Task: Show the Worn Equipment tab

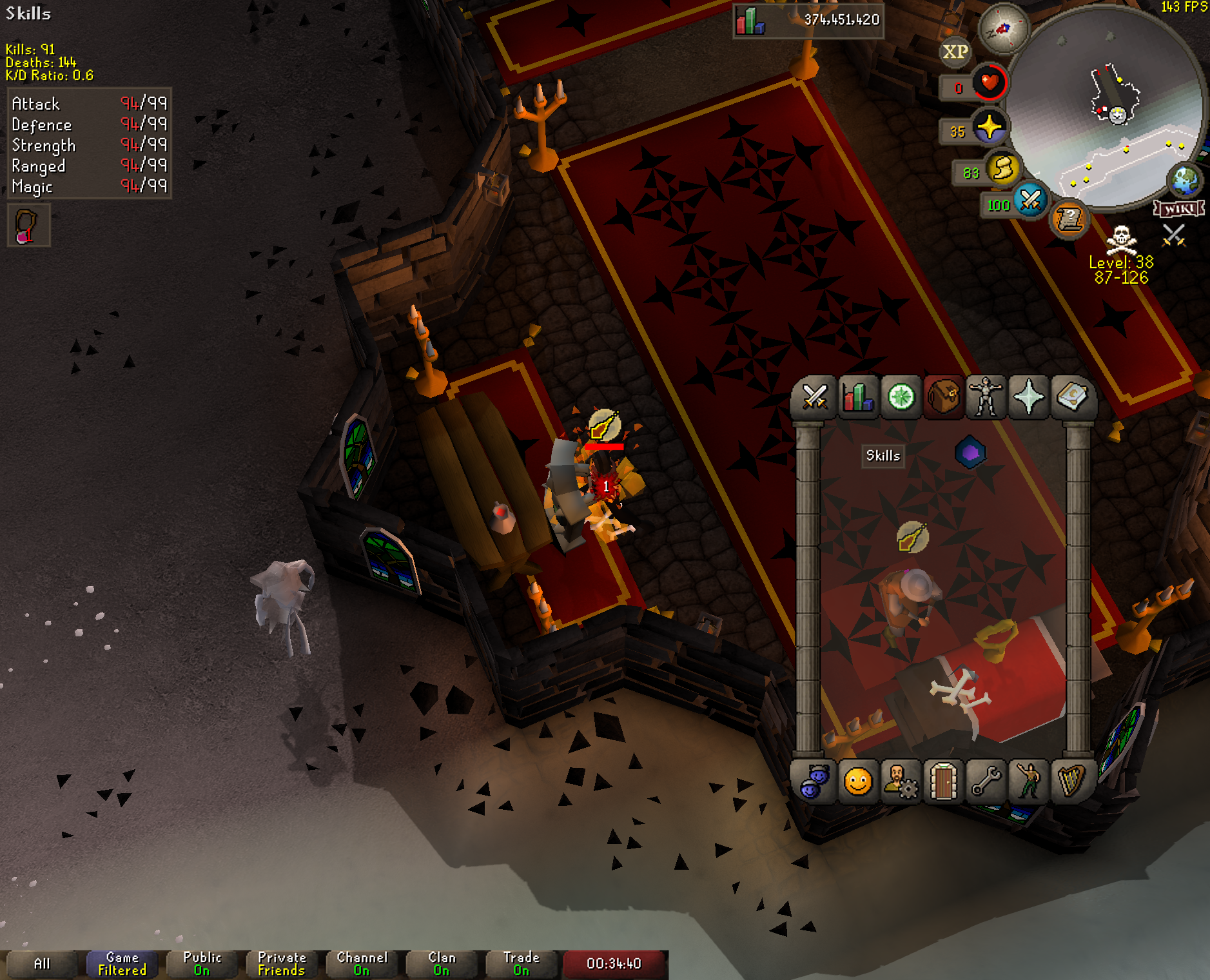Action: (986, 397)
